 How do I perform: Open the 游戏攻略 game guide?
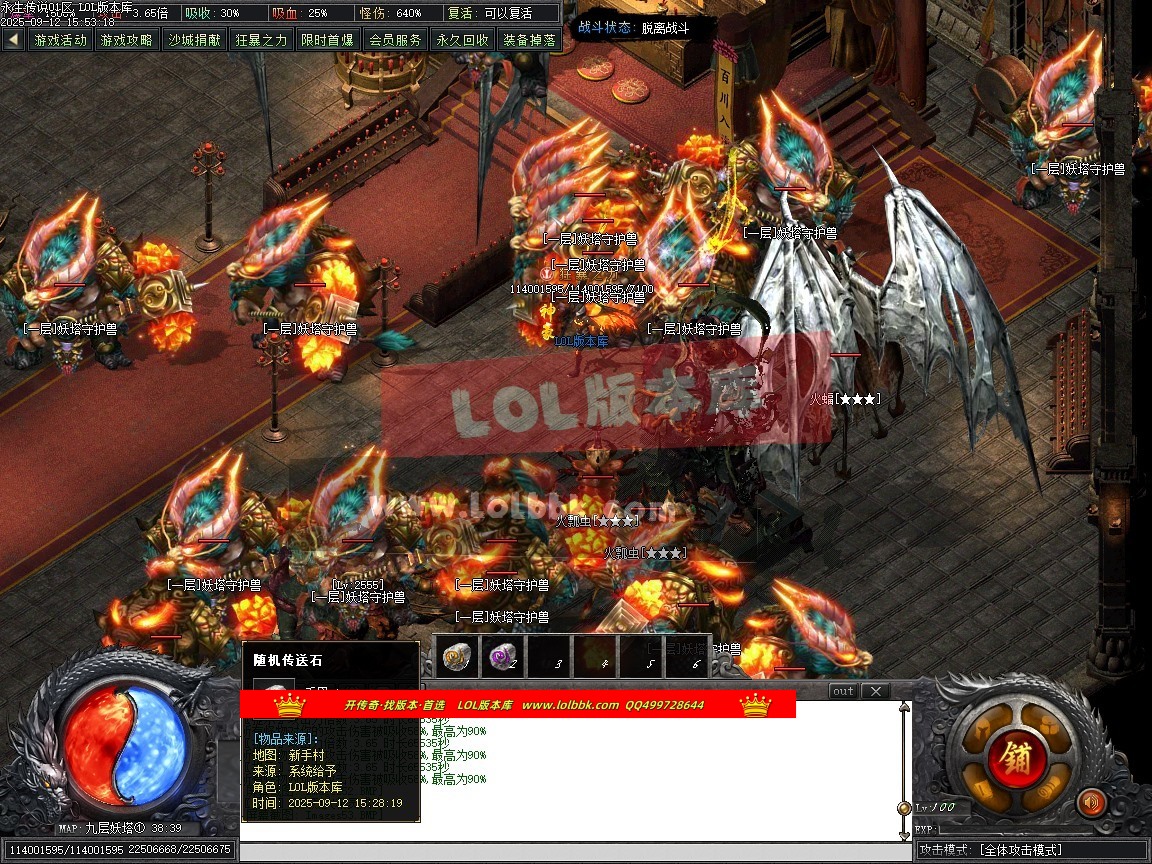tap(127, 40)
